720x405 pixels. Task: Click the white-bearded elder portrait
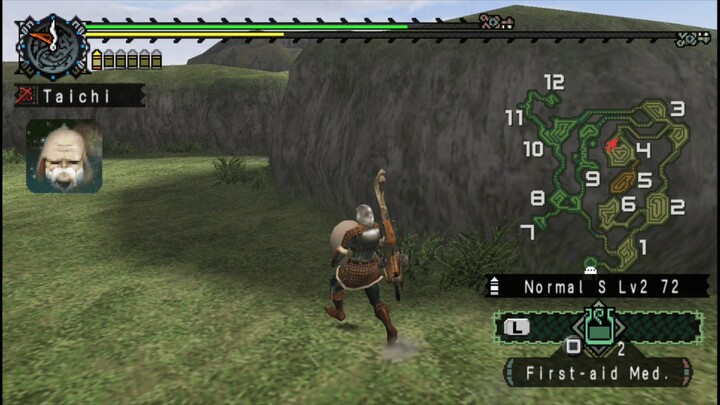point(64,156)
